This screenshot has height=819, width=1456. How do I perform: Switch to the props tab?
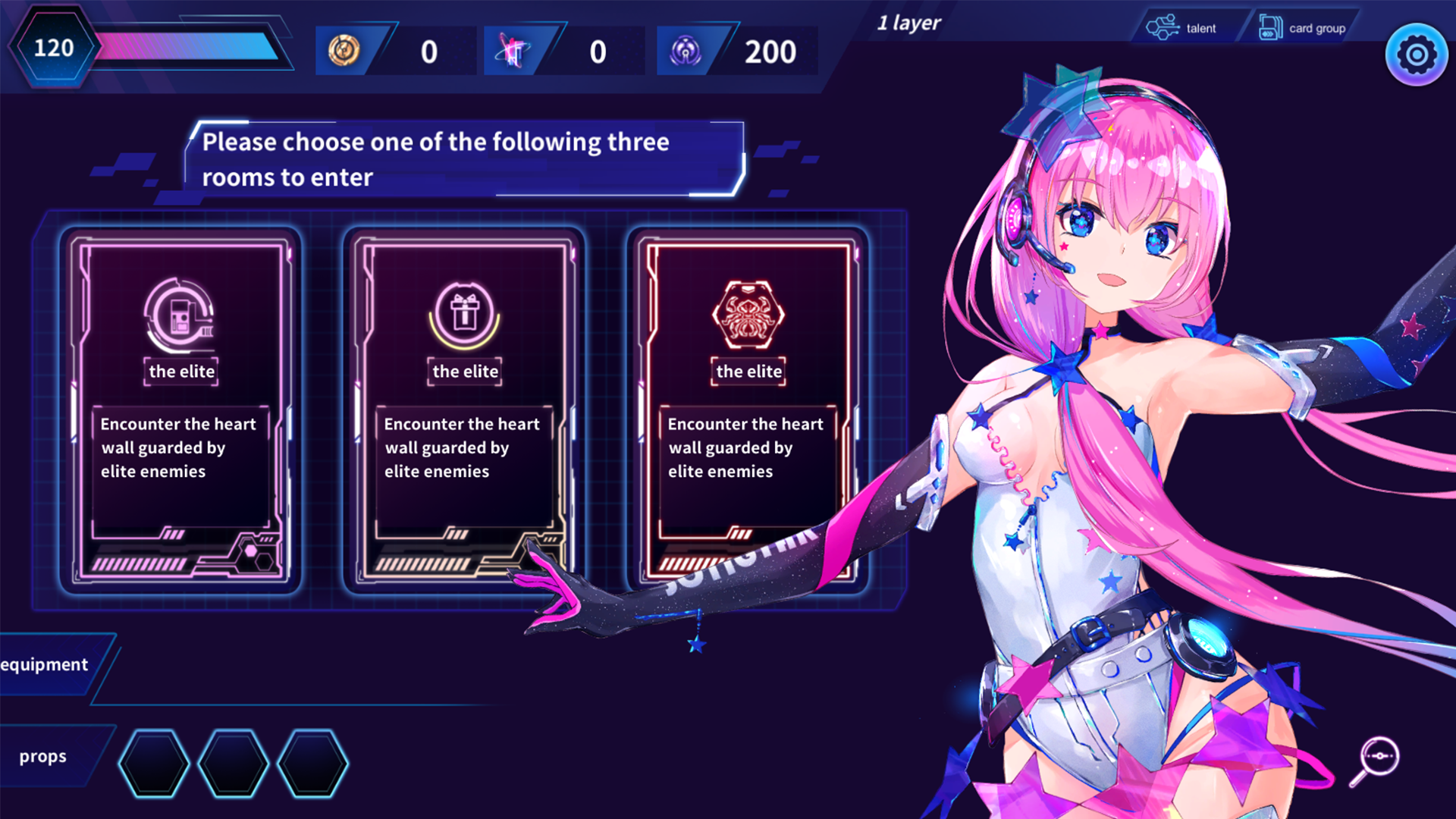43,755
